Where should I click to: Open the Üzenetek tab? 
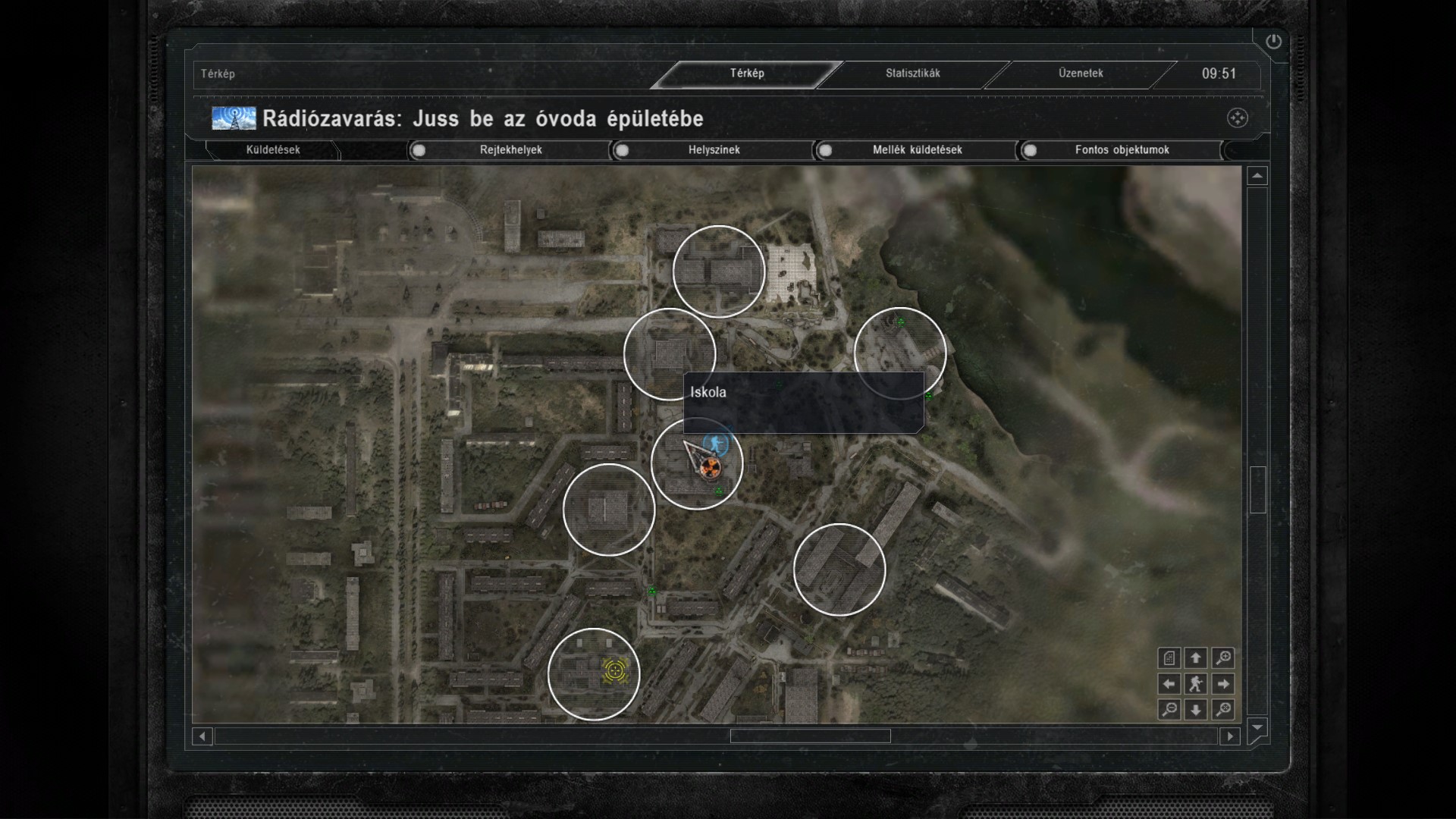tap(1081, 74)
